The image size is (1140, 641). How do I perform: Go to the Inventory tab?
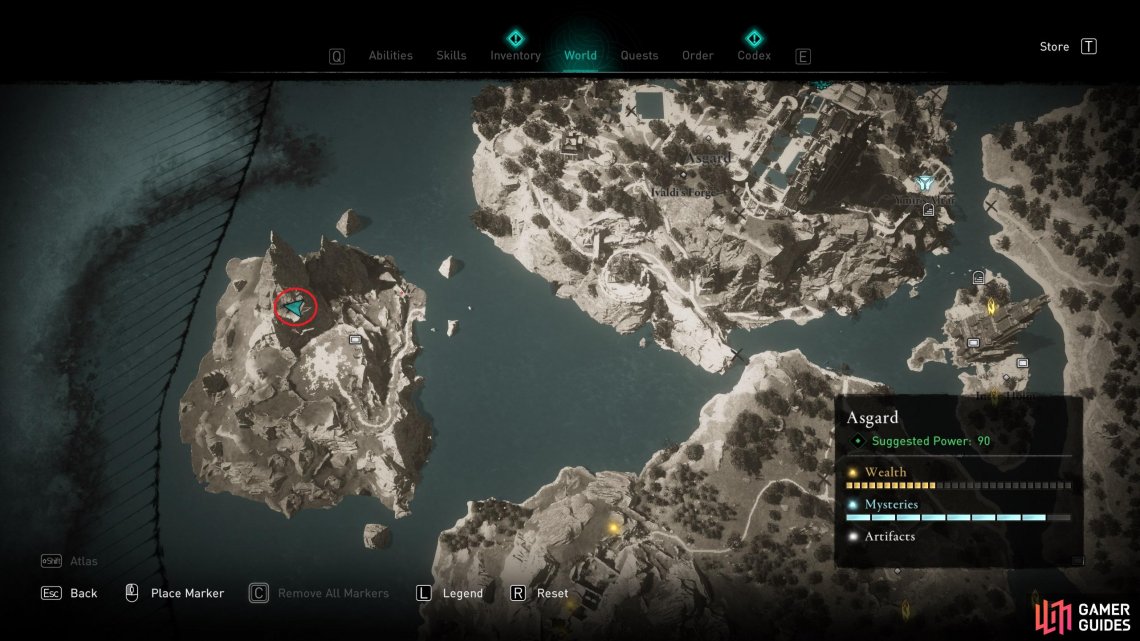tap(515, 56)
